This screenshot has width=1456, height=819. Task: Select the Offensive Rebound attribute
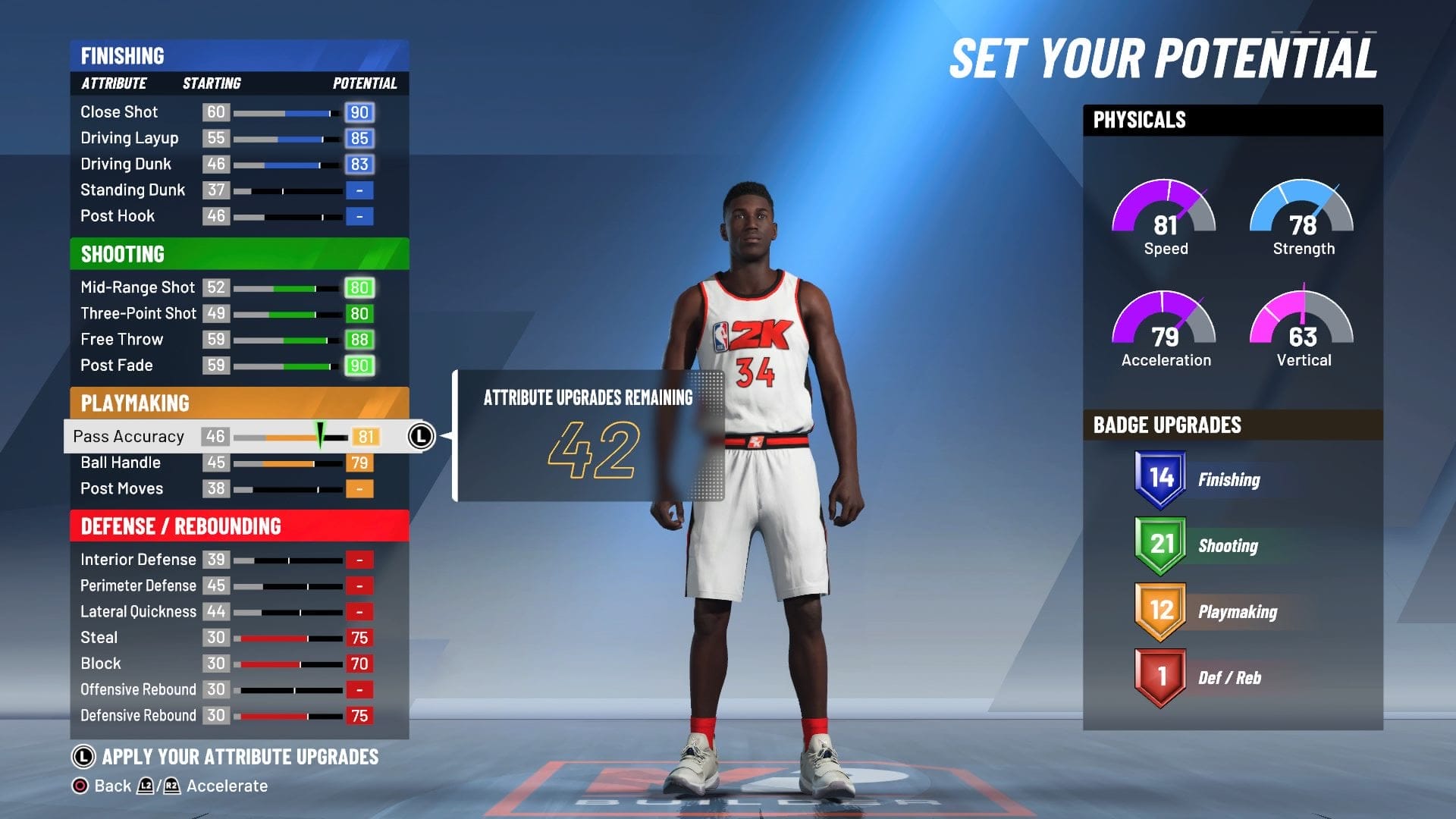[x=227, y=690]
